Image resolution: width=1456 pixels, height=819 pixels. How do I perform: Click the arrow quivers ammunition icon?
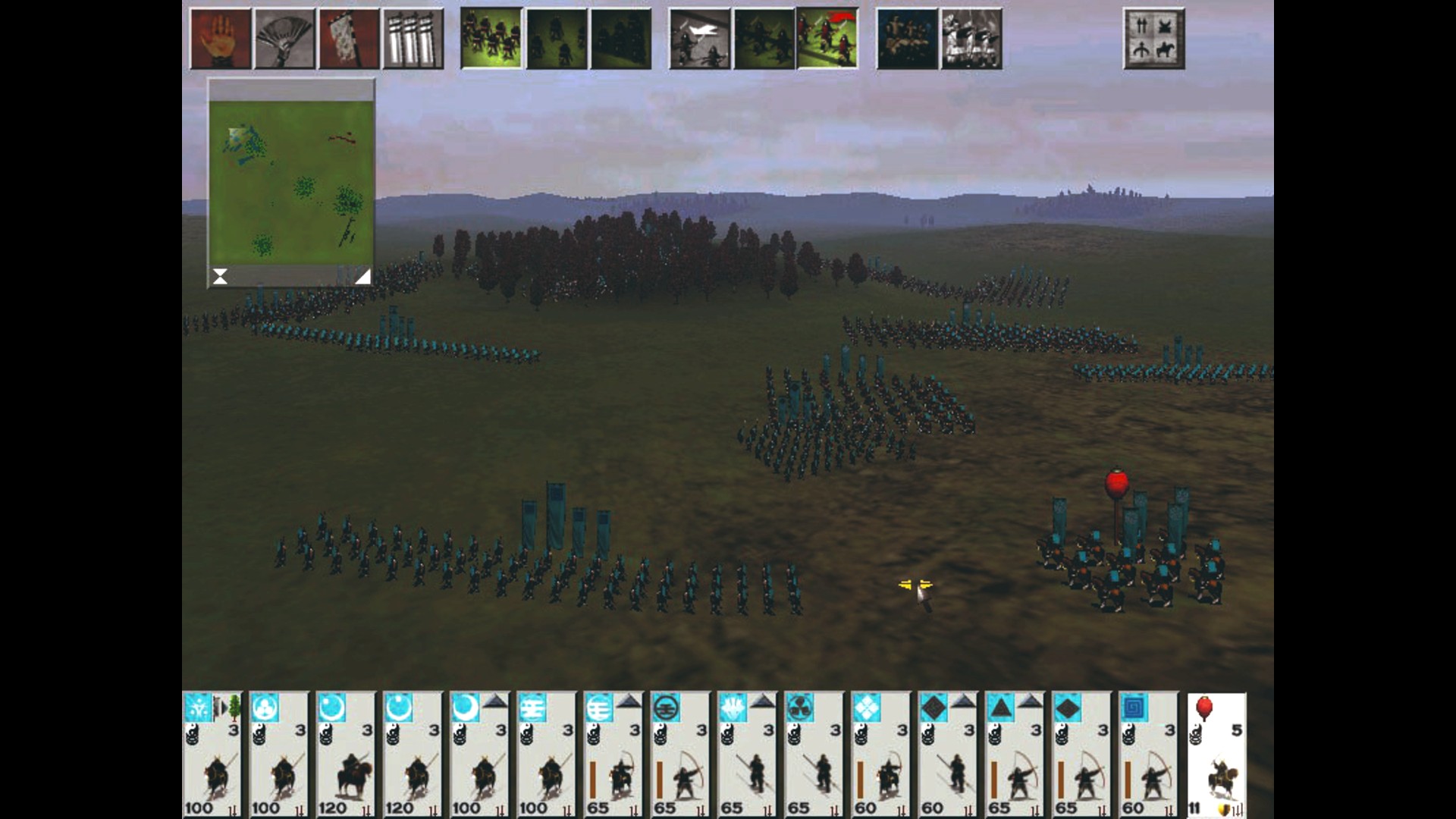(412, 39)
